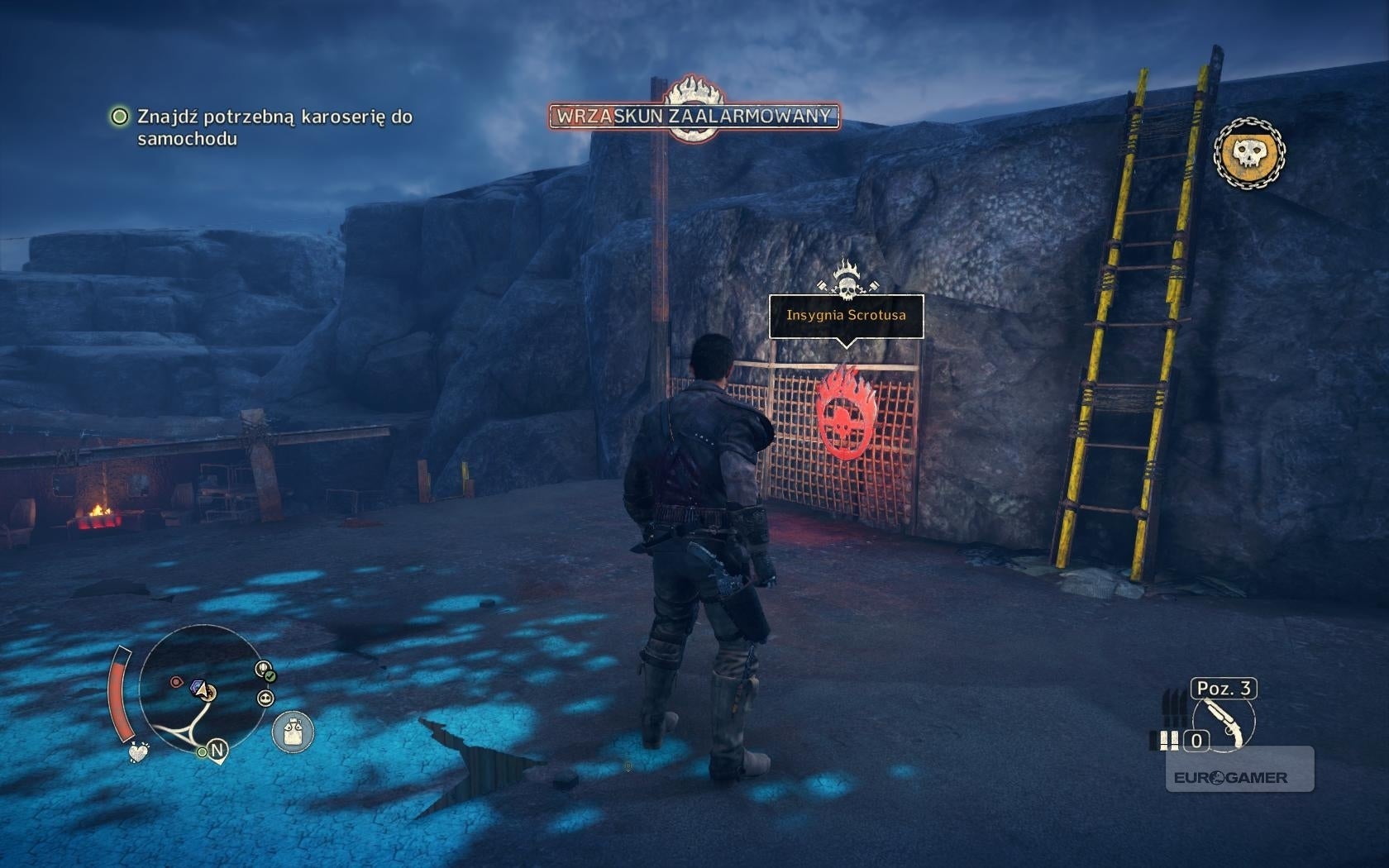This screenshot has width=1389, height=868.
Task: Click the Wrzaskun Zaalarmowany alert banner
Action: click(694, 116)
